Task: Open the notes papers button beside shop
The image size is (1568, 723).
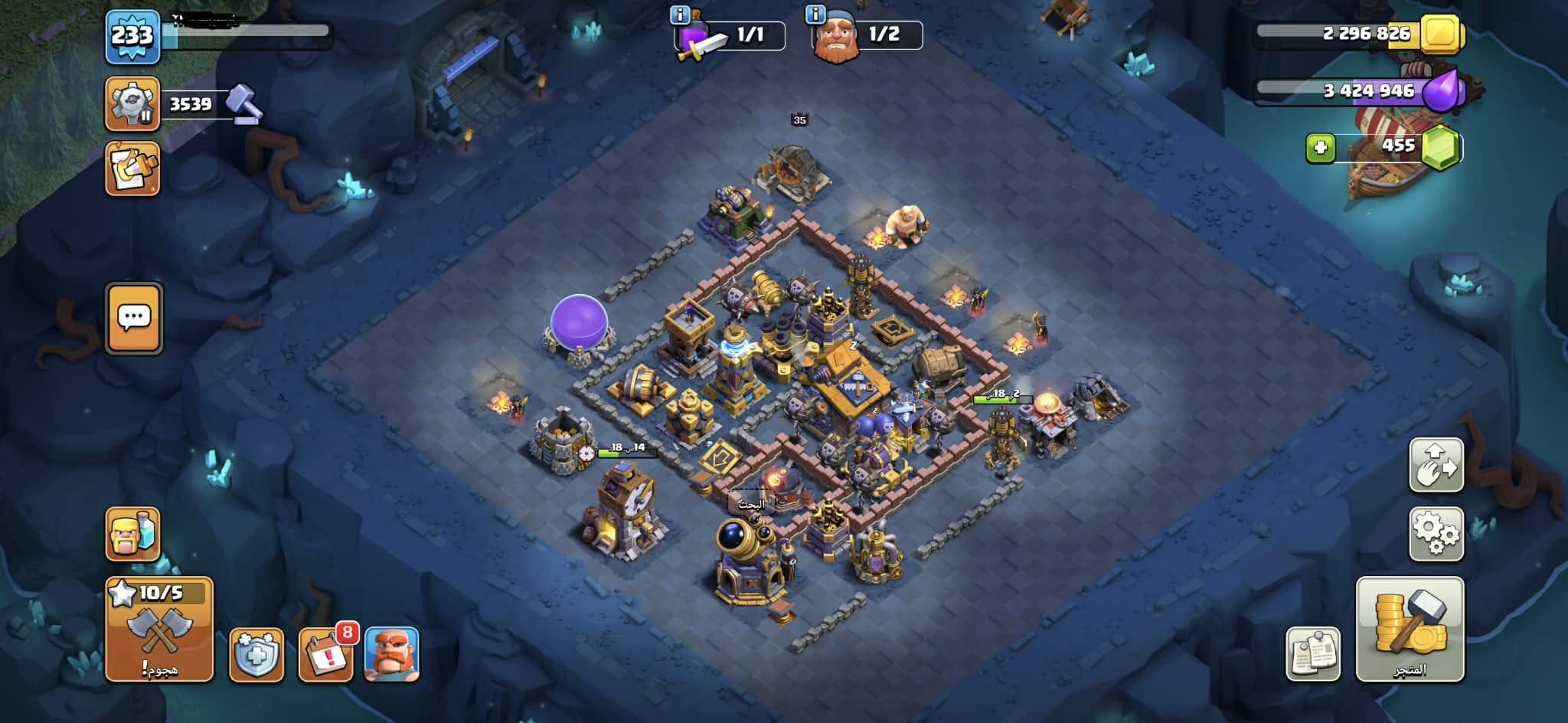Action: 1313,655
